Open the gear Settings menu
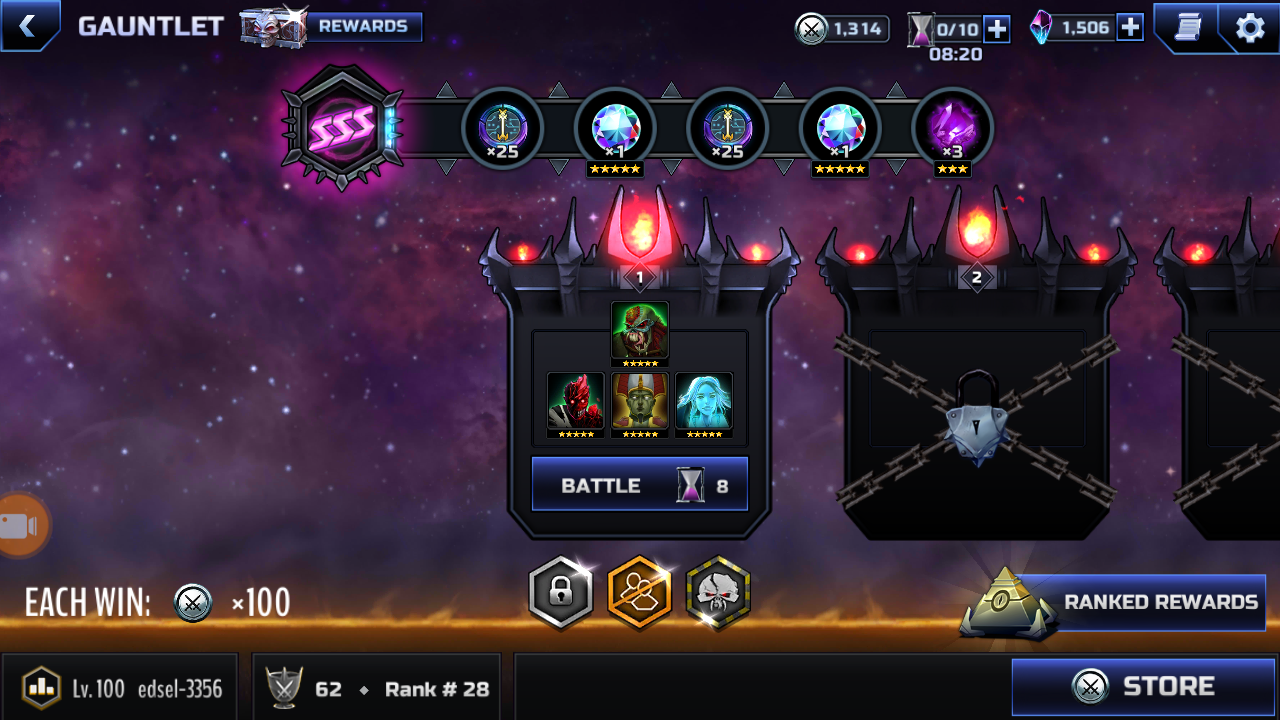The height and width of the screenshot is (720, 1280). 1250,27
